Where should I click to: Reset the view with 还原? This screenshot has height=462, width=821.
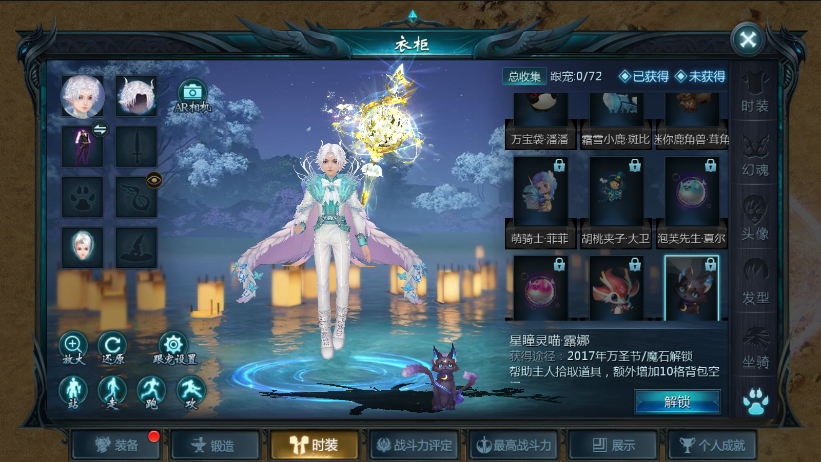tap(113, 346)
